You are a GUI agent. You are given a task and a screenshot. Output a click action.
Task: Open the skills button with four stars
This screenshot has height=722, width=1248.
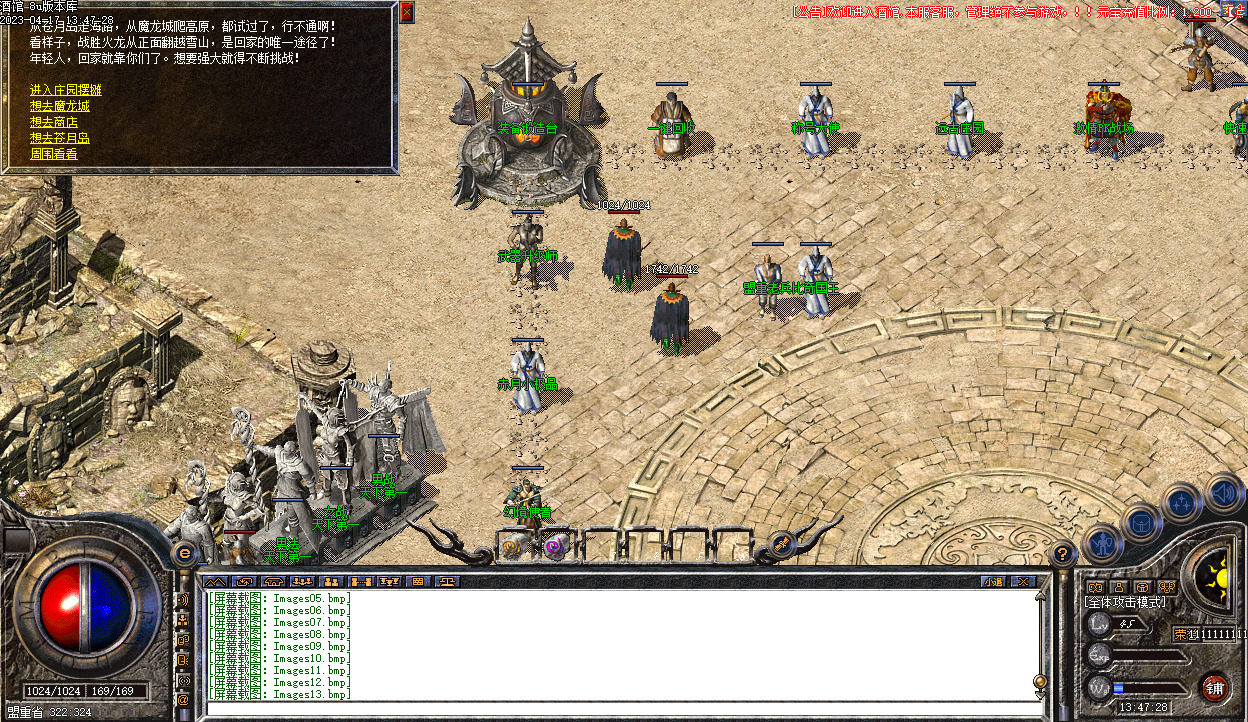point(1182,502)
